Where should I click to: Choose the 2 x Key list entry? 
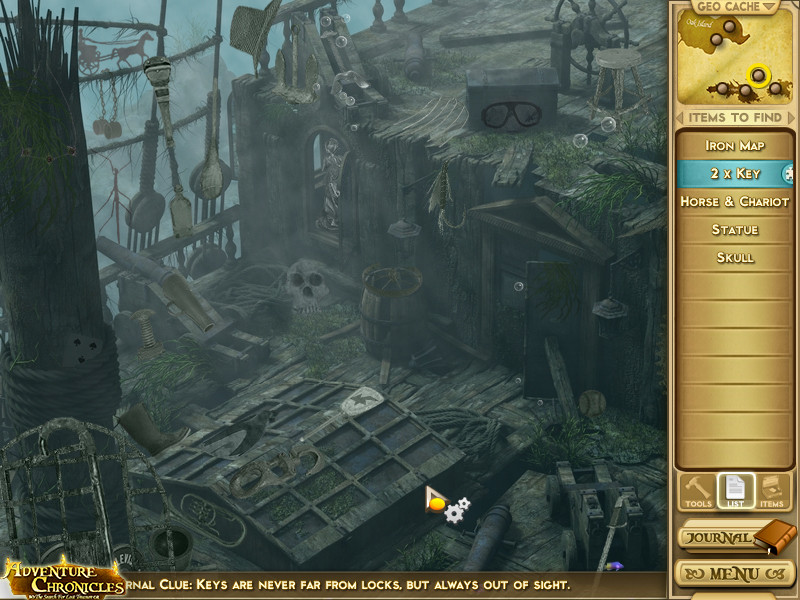tap(735, 174)
